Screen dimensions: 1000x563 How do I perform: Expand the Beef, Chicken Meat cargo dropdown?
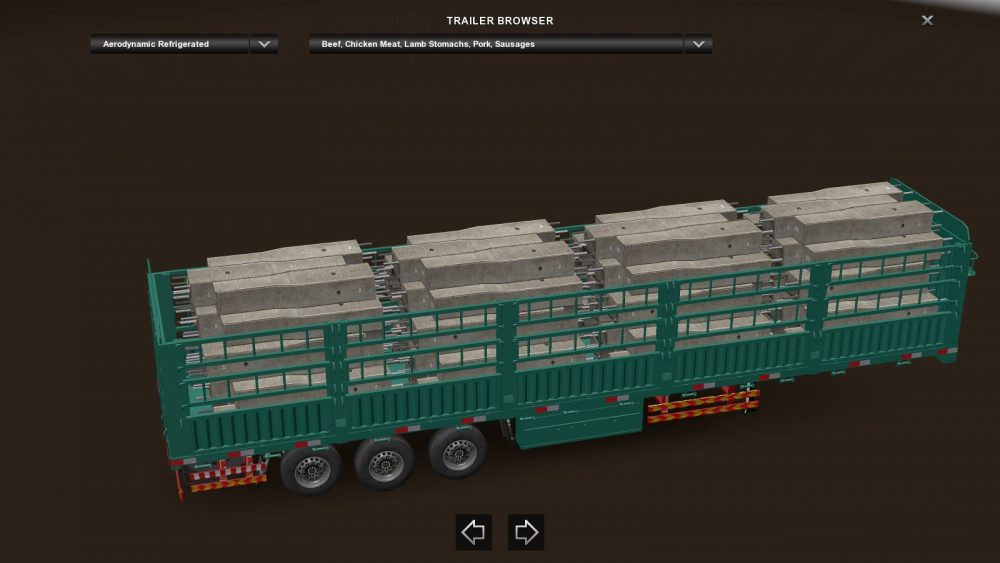tap(698, 45)
